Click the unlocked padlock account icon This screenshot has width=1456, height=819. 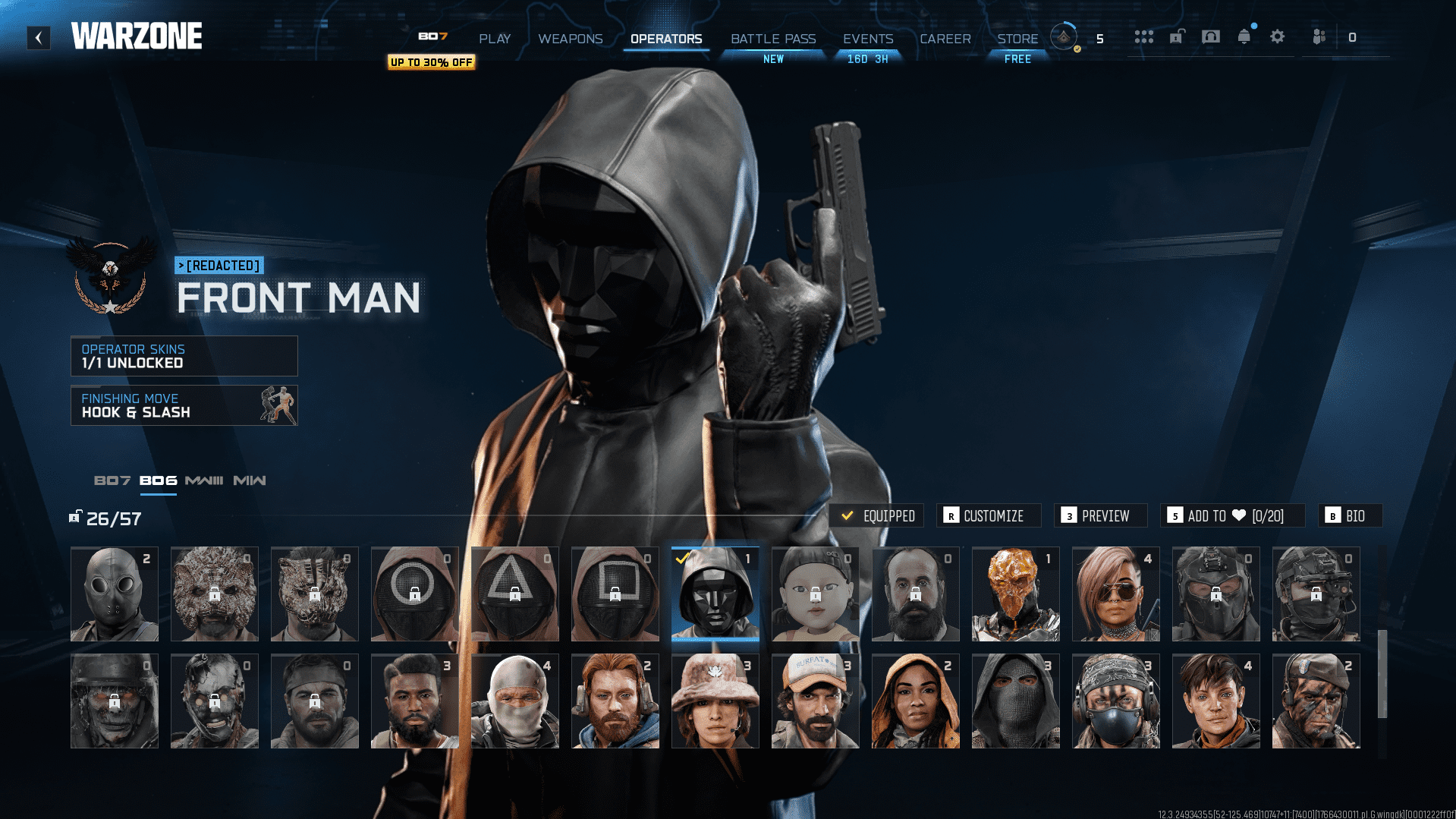tap(1177, 36)
